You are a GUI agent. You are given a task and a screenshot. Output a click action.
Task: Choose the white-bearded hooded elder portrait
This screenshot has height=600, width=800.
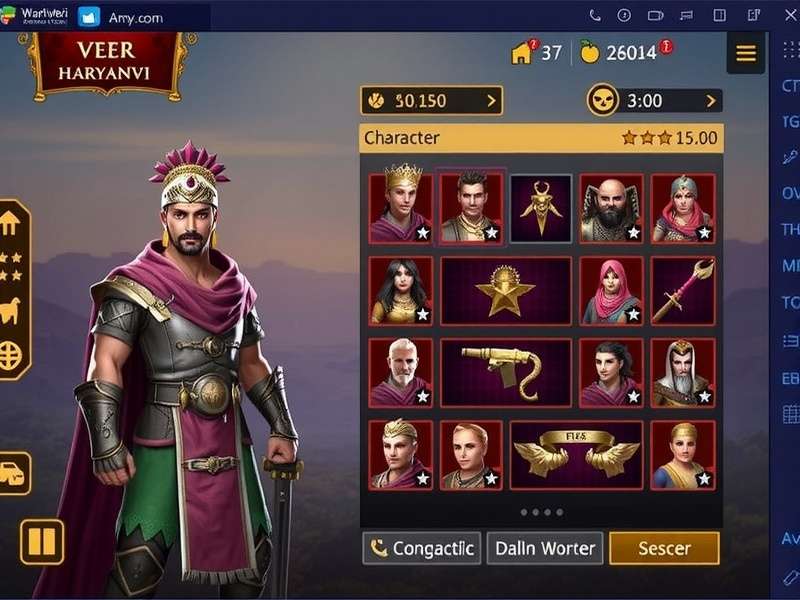pos(683,372)
